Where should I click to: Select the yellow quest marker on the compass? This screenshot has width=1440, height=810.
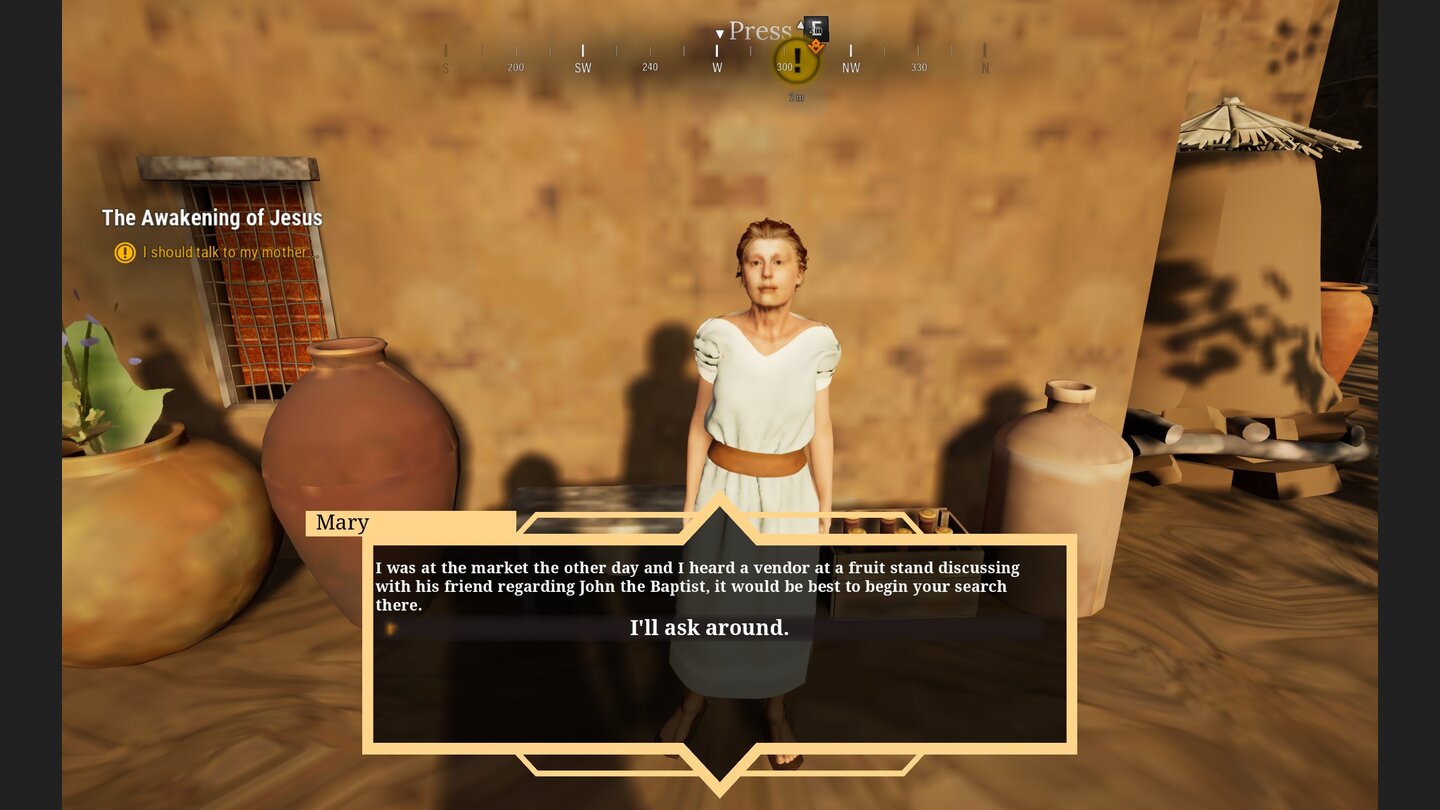[796, 61]
